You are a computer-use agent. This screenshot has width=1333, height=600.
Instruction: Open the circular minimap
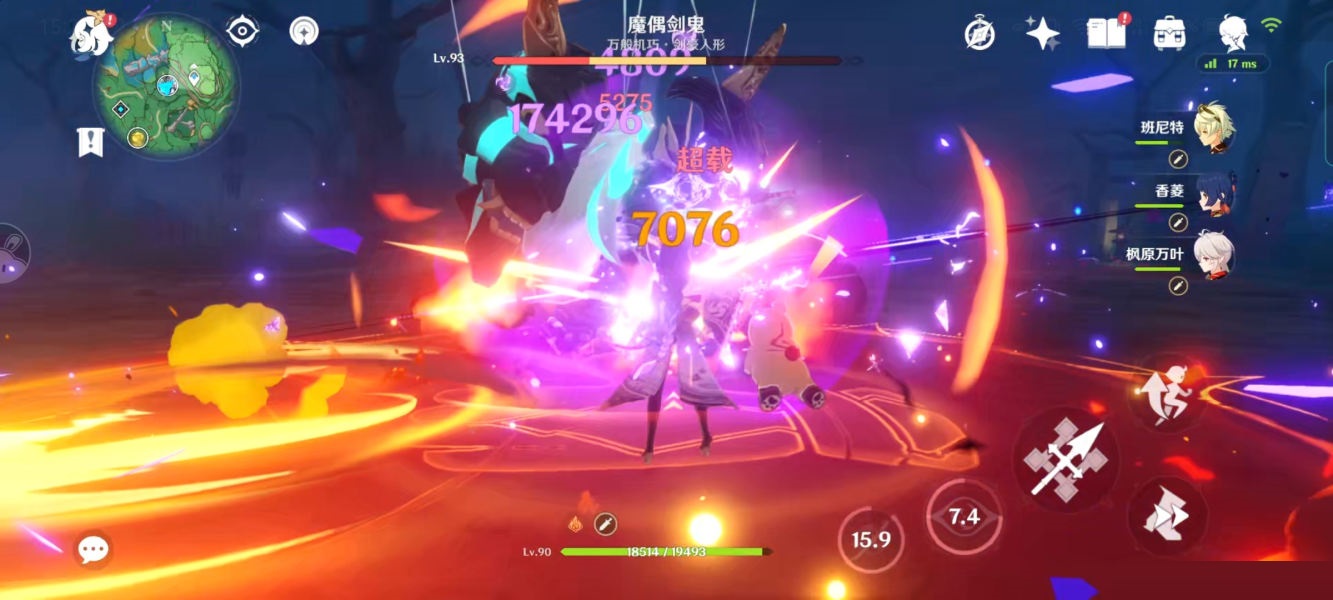(165, 86)
